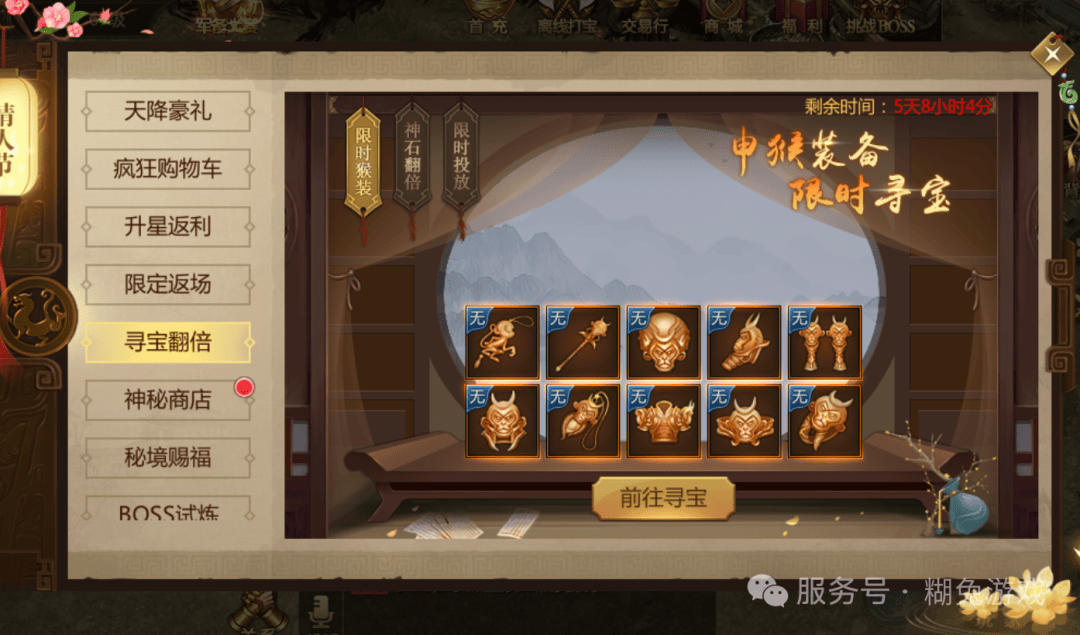Select the highlighted 寻宝翻倍 entry
Screen dimensions: 1080x635
click(167, 343)
